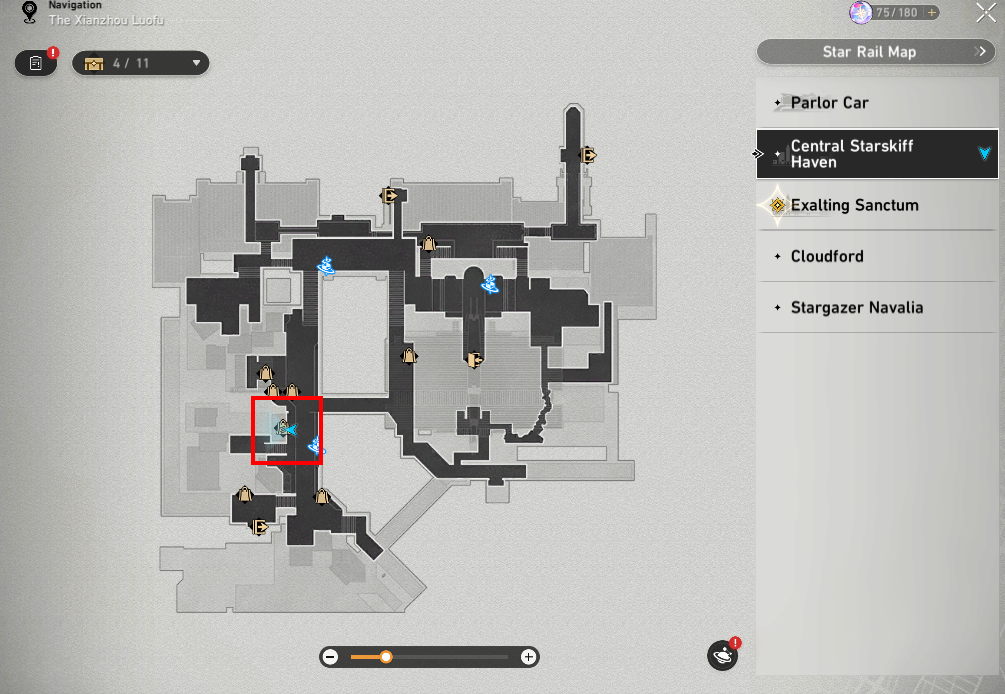Zoom out the map with minus button
The height and width of the screenshot is (694, 1005).
330,657
